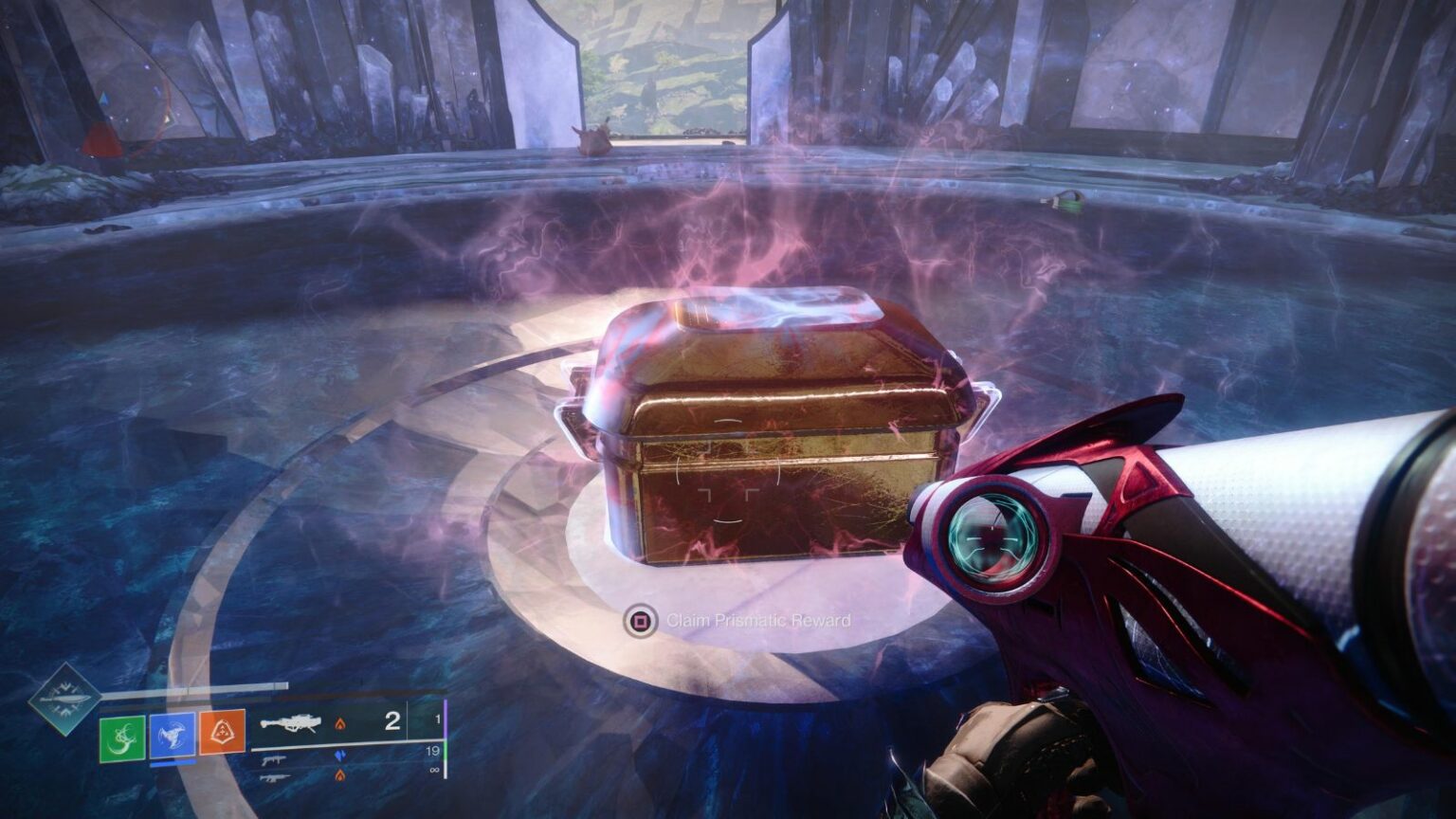
Task: Click the solar flame icon beside ammo count
Action: tap(340, 725)
